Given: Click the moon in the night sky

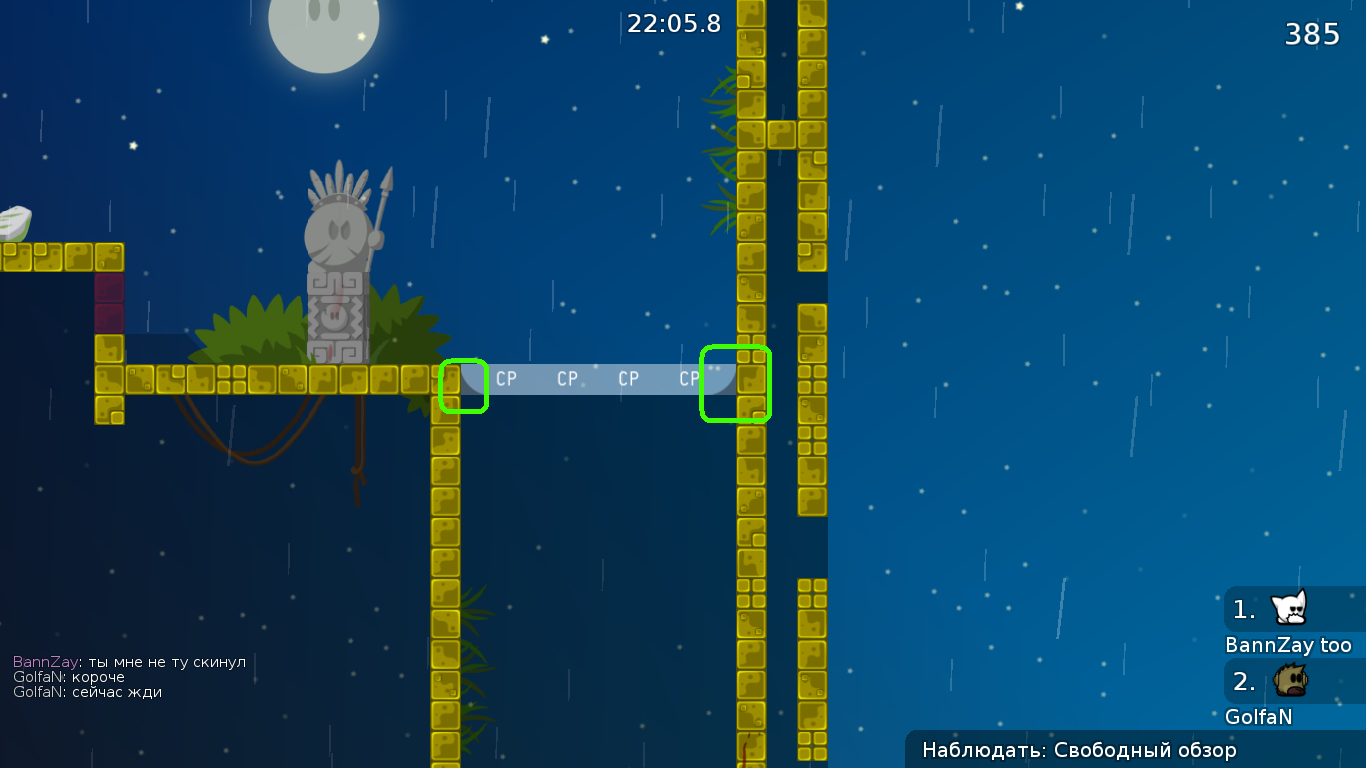Looking at the screenshot, I should [x=322, y=30].
